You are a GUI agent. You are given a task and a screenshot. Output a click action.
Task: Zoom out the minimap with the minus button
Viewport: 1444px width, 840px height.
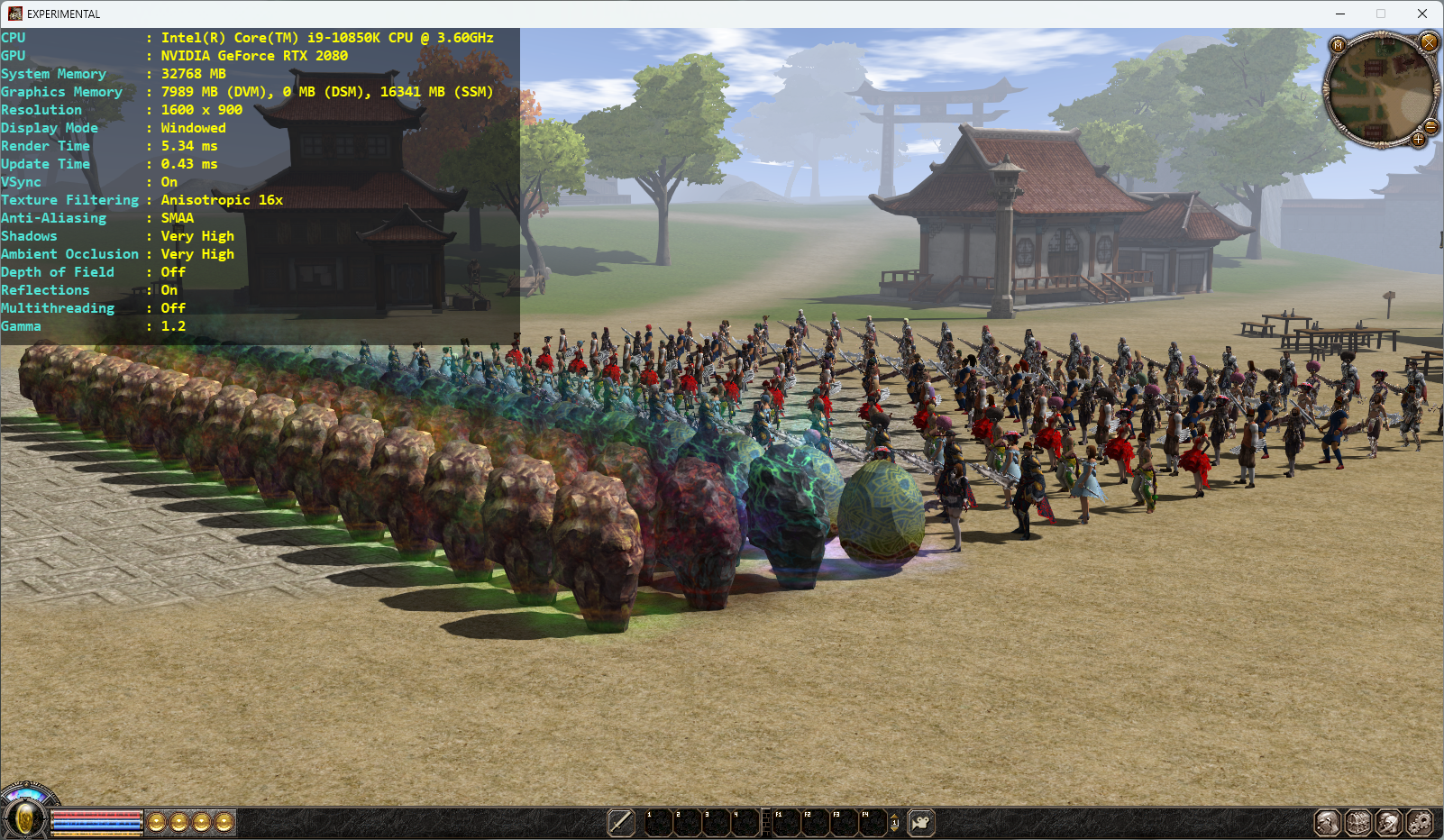[x=1431, y=127]
